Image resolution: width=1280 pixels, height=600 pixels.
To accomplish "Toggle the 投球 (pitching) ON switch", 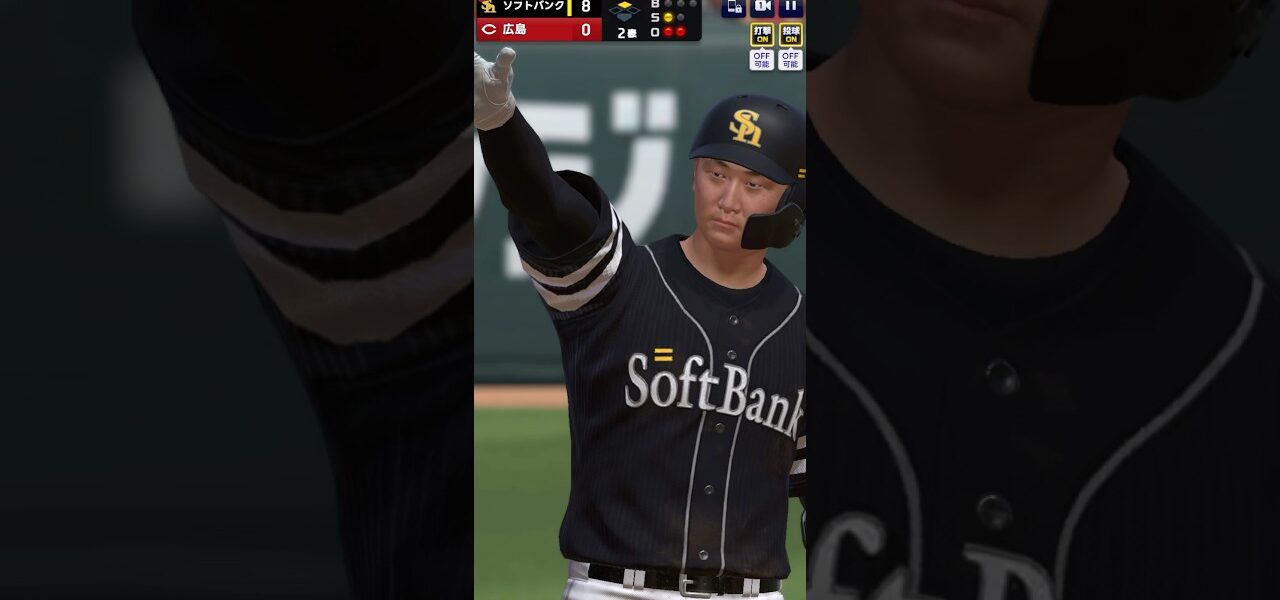I will tap(791, 35).
